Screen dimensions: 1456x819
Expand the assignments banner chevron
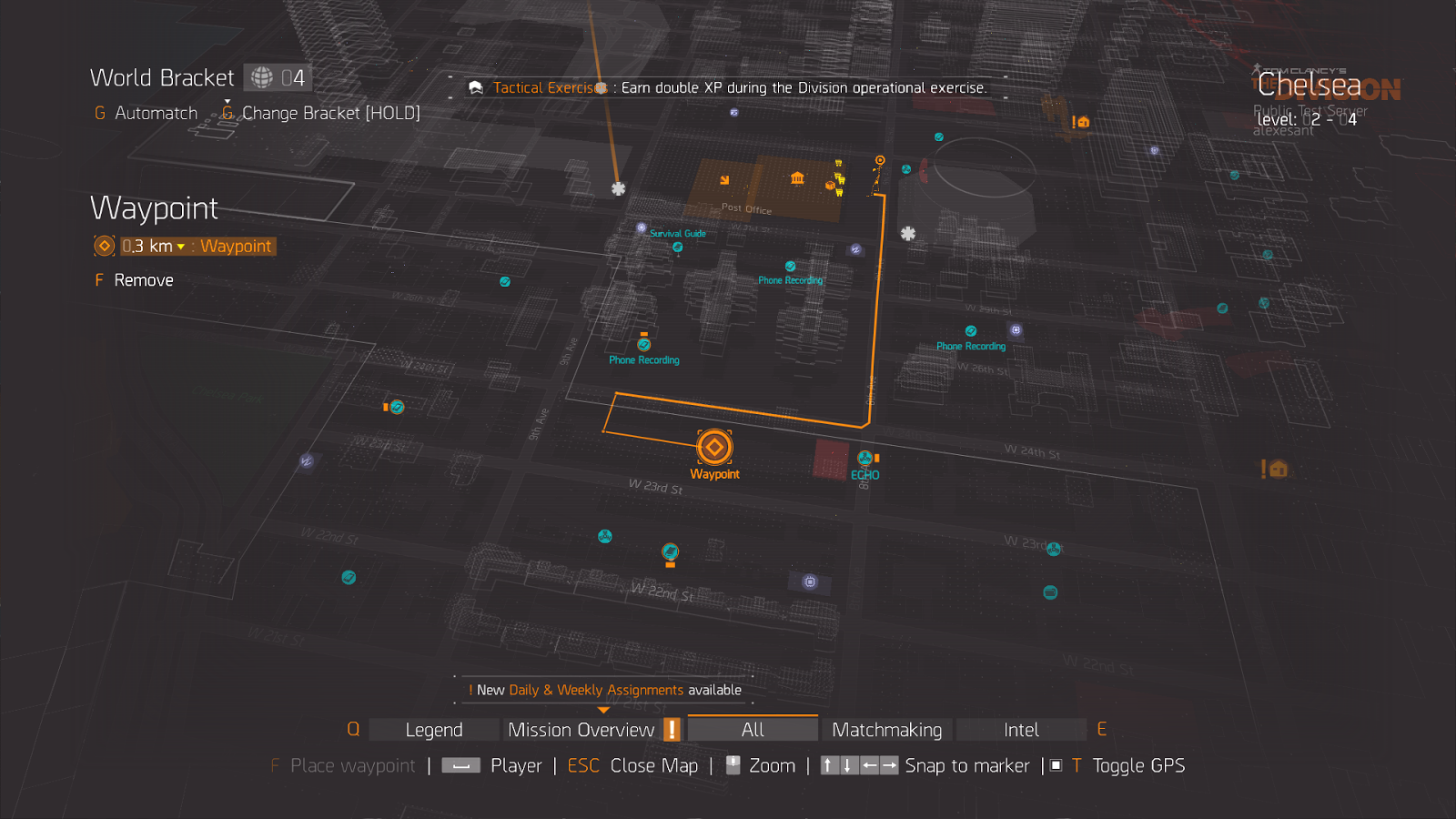604,707
